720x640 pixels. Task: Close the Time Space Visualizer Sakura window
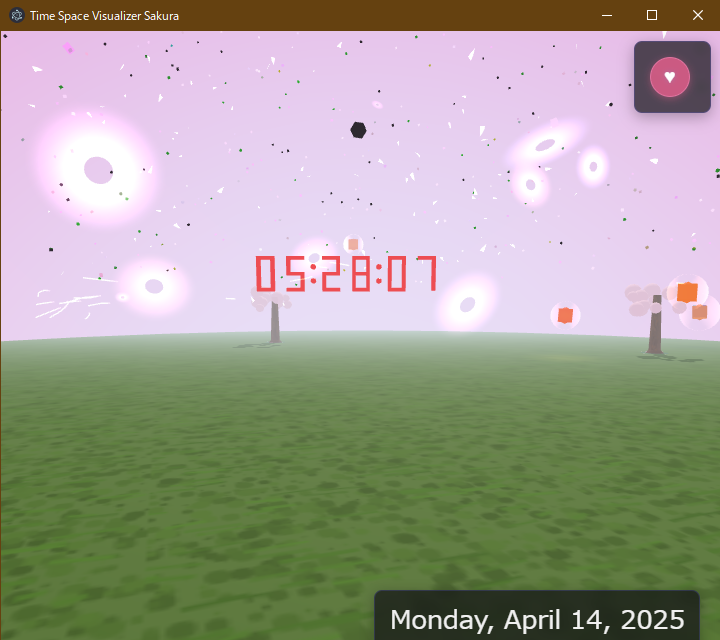coord(697,15)
